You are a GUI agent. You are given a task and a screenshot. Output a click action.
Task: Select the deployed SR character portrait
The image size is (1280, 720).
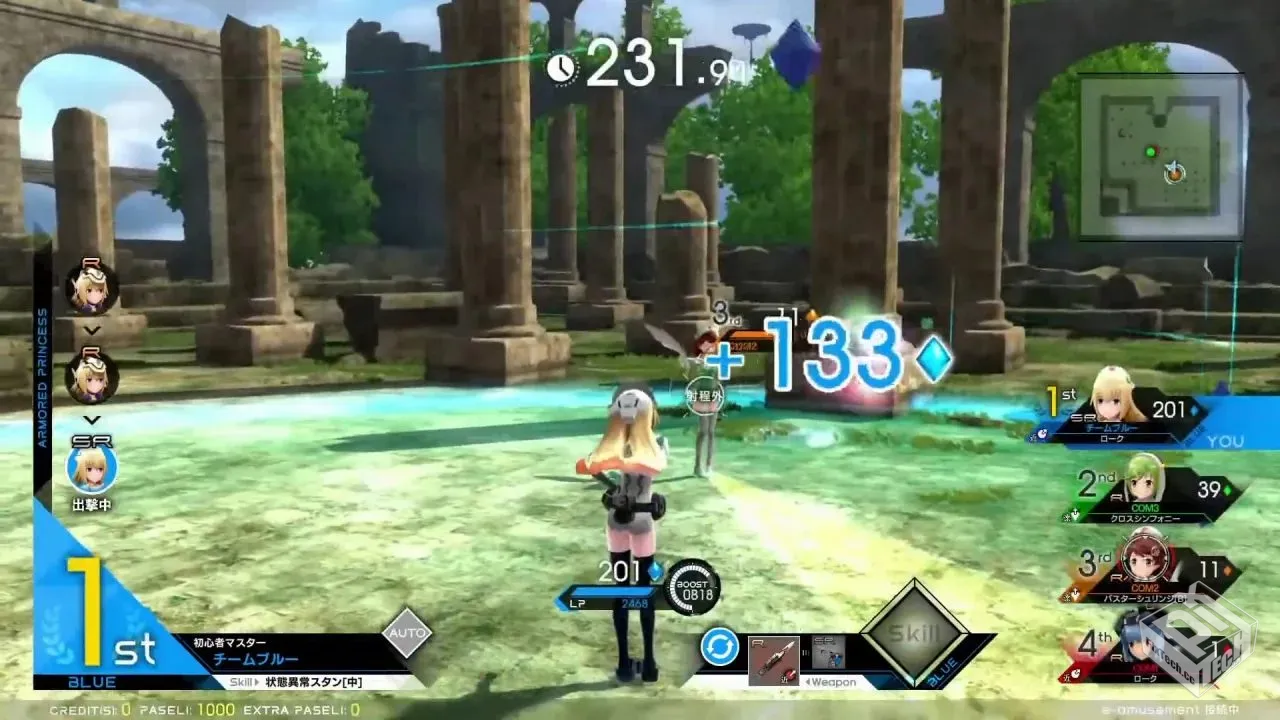[92, 467]
